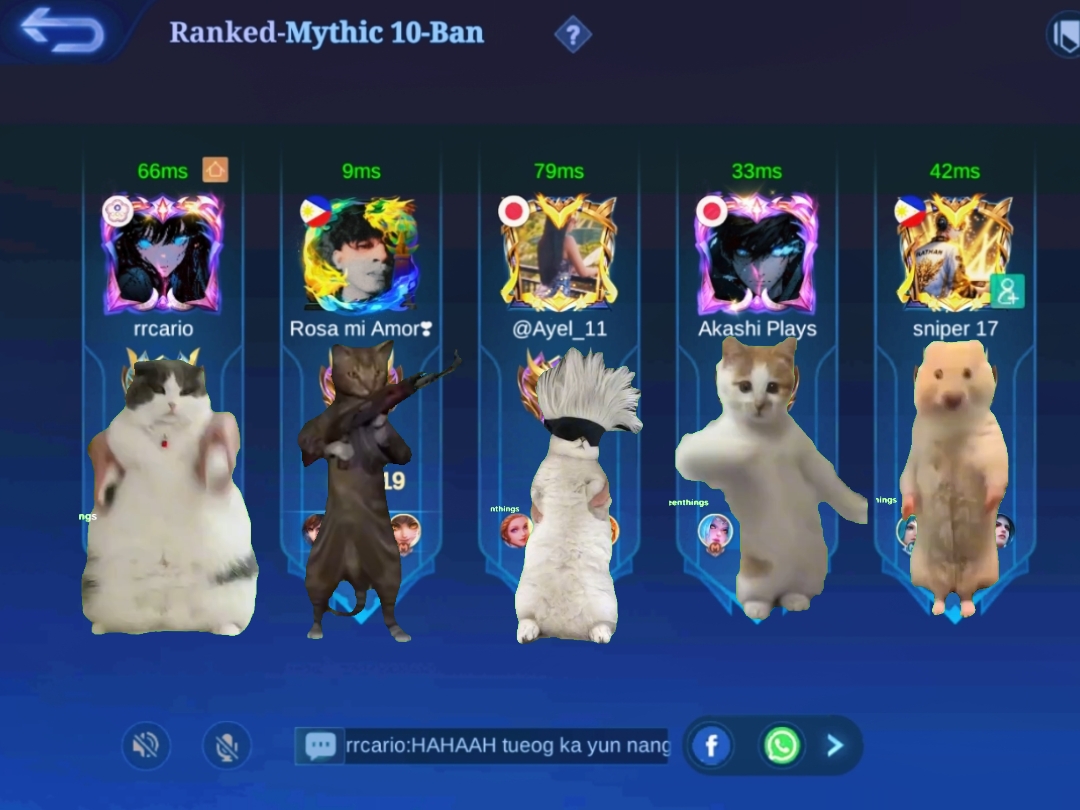Open @Ayel_11's player portrait
The width and height of the screenshot is (1080, 810).
point(558,254)
